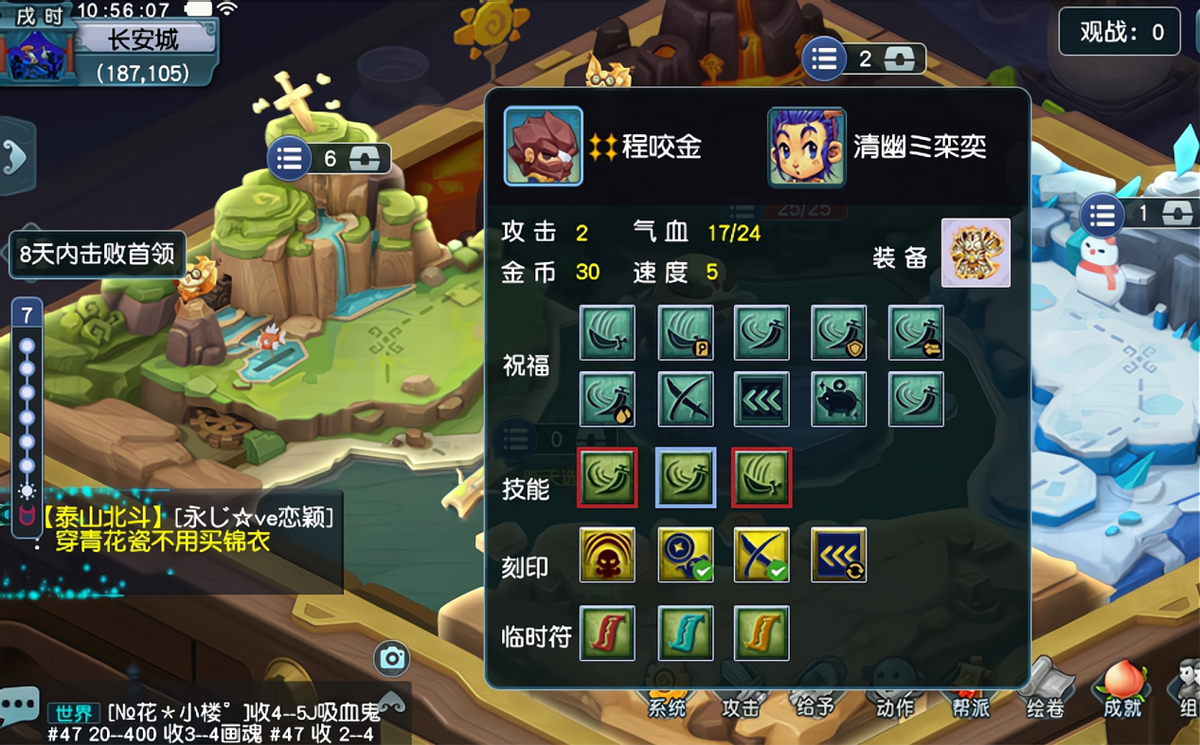Open the 成就 achievements peach icon
This screenshot has height=745, width=1200.
pyautogui.click(x=1121, y=690)
